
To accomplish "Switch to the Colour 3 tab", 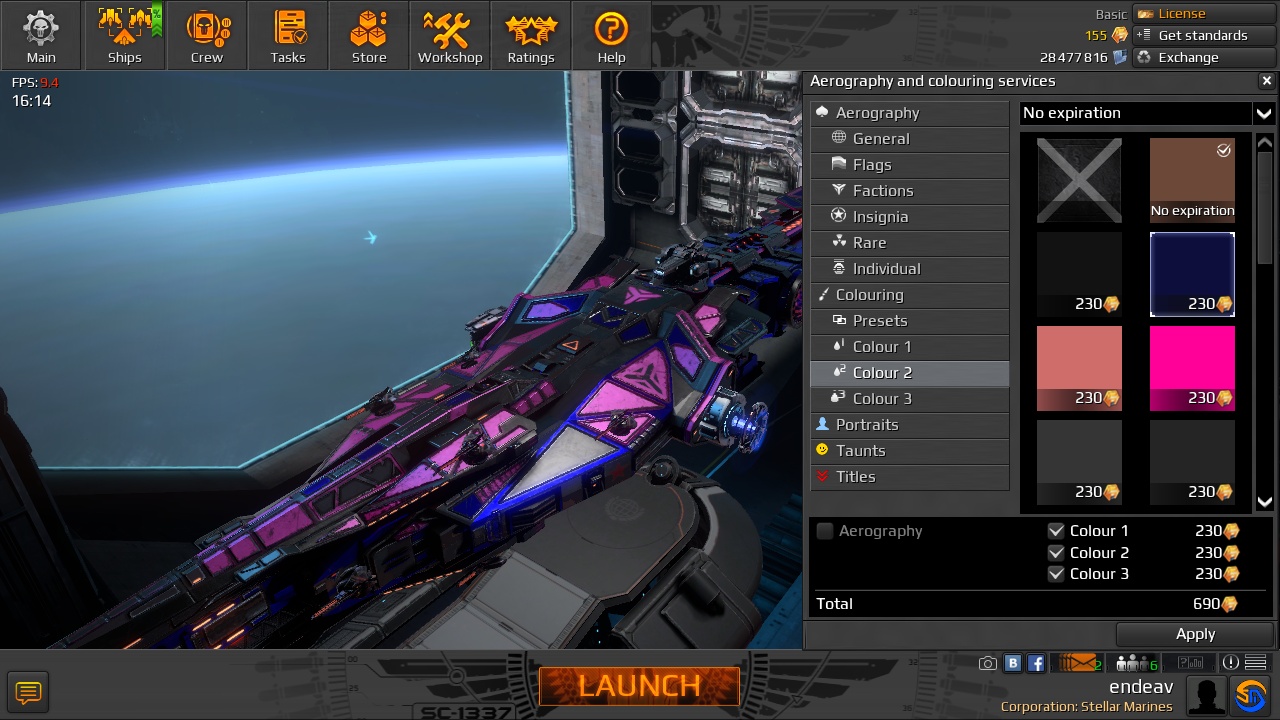I will click(x=883, y=398).
